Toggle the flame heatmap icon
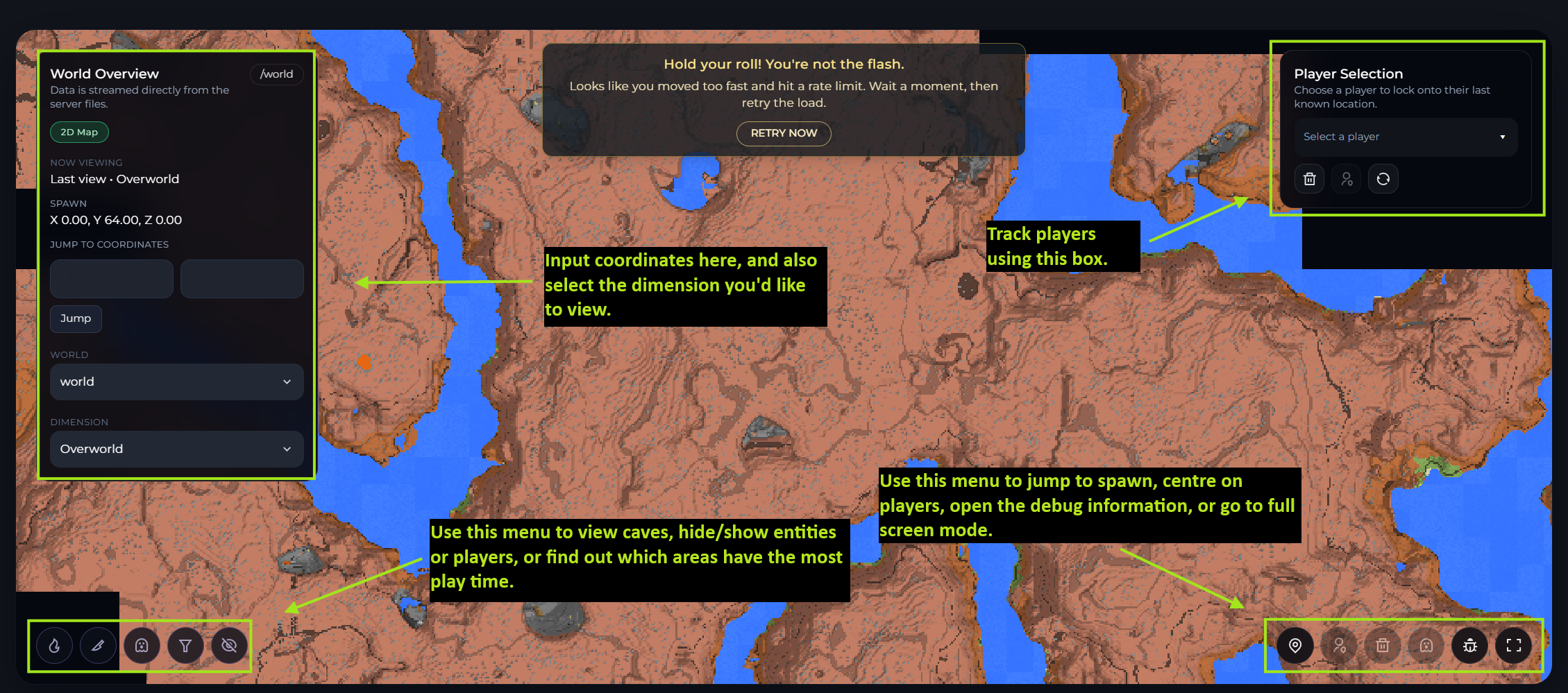 pyautogui.click(x=54, y=646)
